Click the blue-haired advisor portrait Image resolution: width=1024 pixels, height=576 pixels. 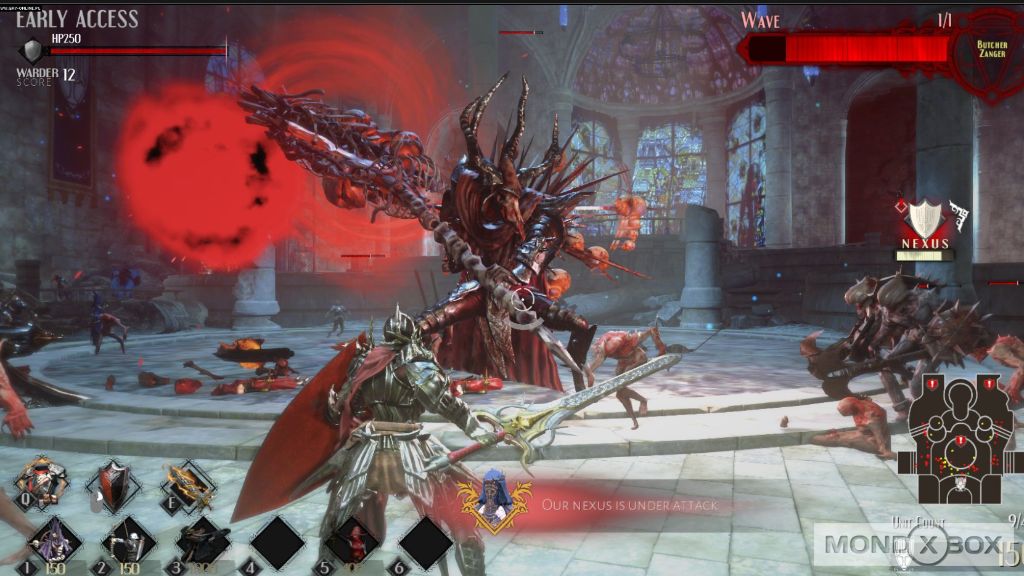tap(491, 500)
